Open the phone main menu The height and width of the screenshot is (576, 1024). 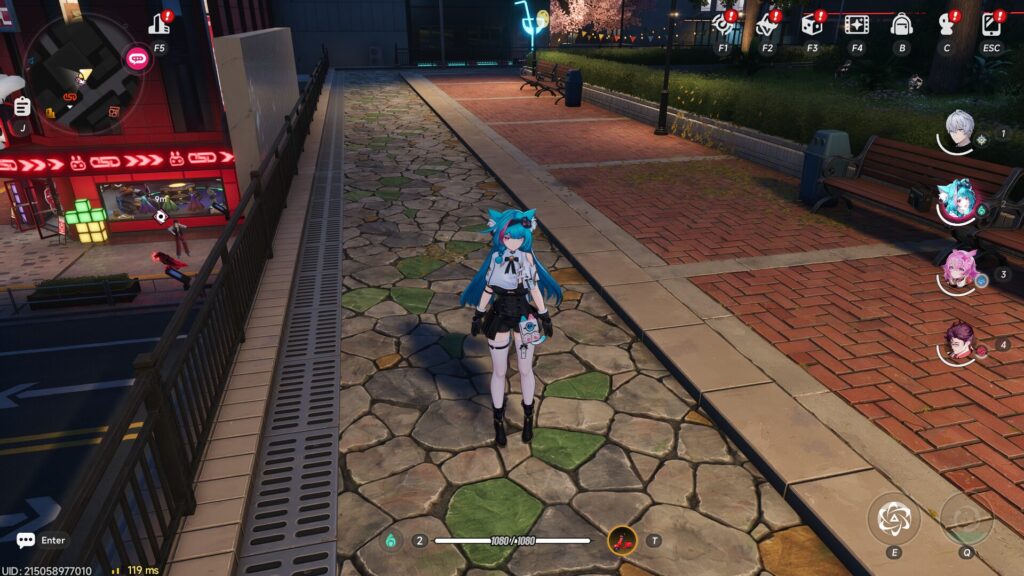[991, 24]
